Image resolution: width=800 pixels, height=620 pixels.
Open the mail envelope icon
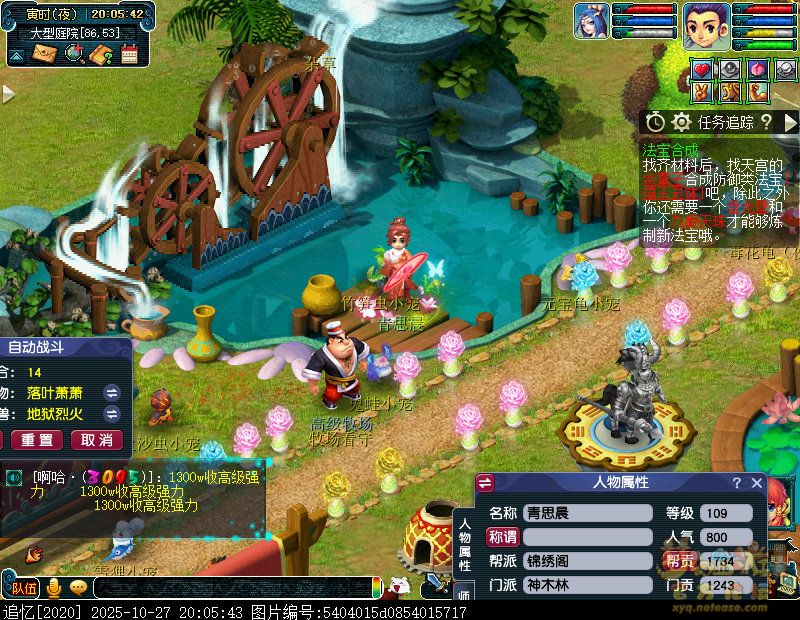[x=45, y=54]
